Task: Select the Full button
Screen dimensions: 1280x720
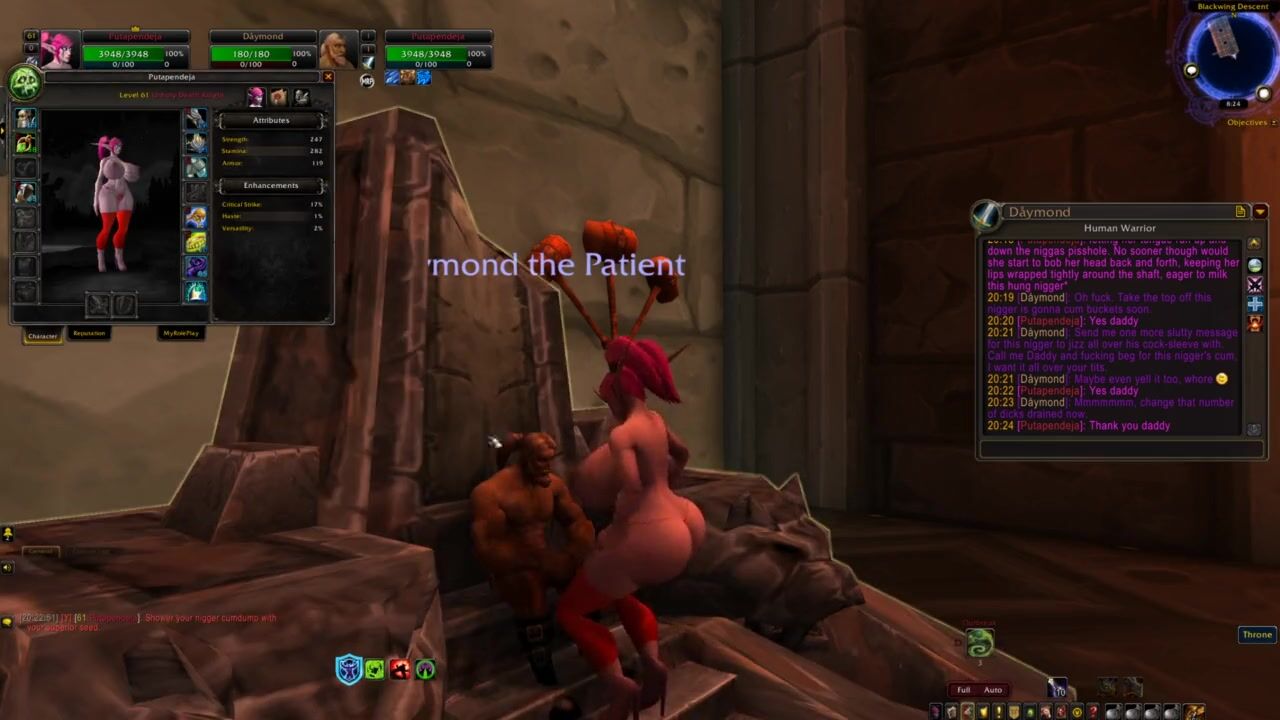Action: click(963, 690)
